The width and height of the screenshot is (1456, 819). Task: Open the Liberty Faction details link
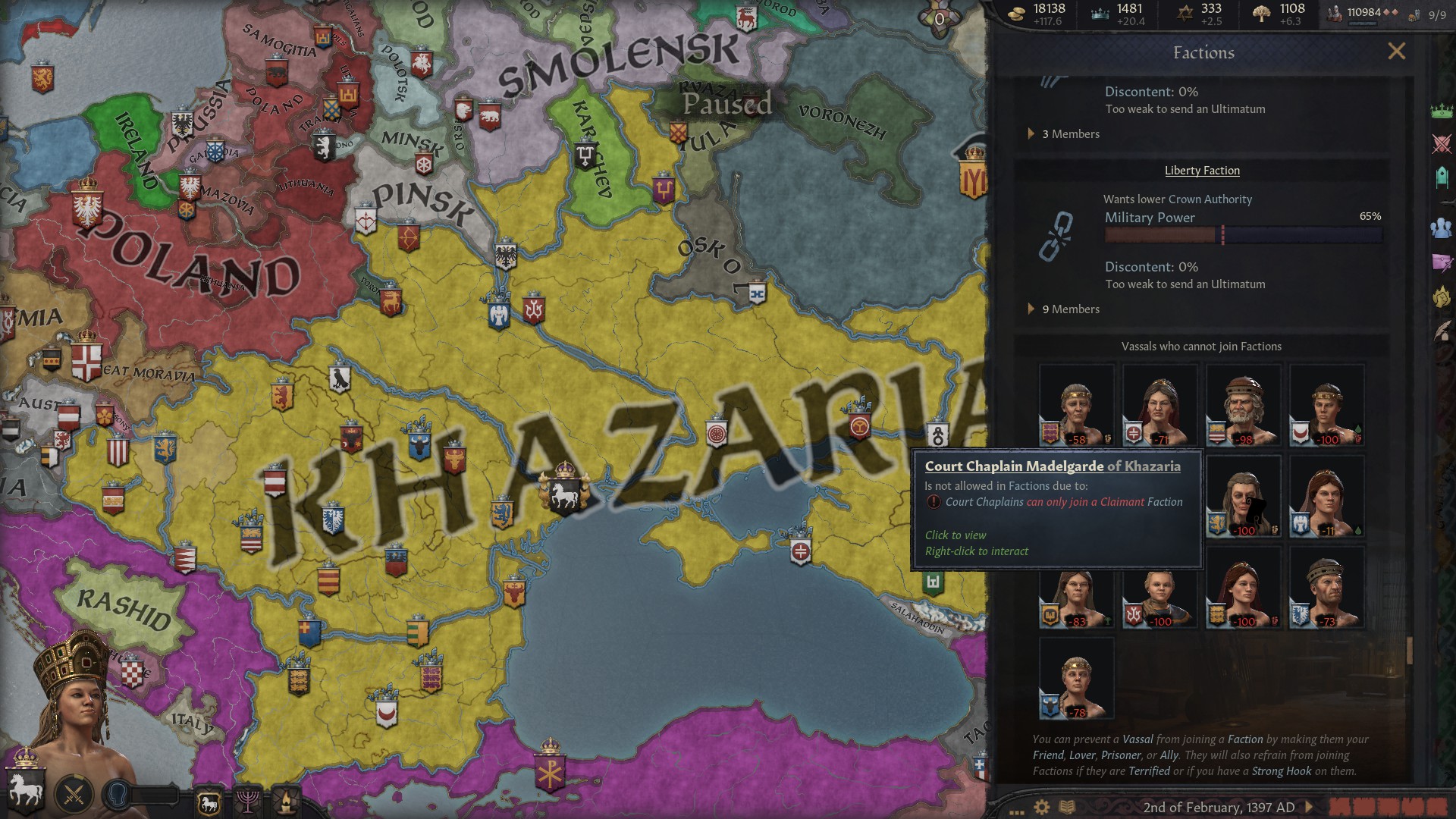point(1201,170)
